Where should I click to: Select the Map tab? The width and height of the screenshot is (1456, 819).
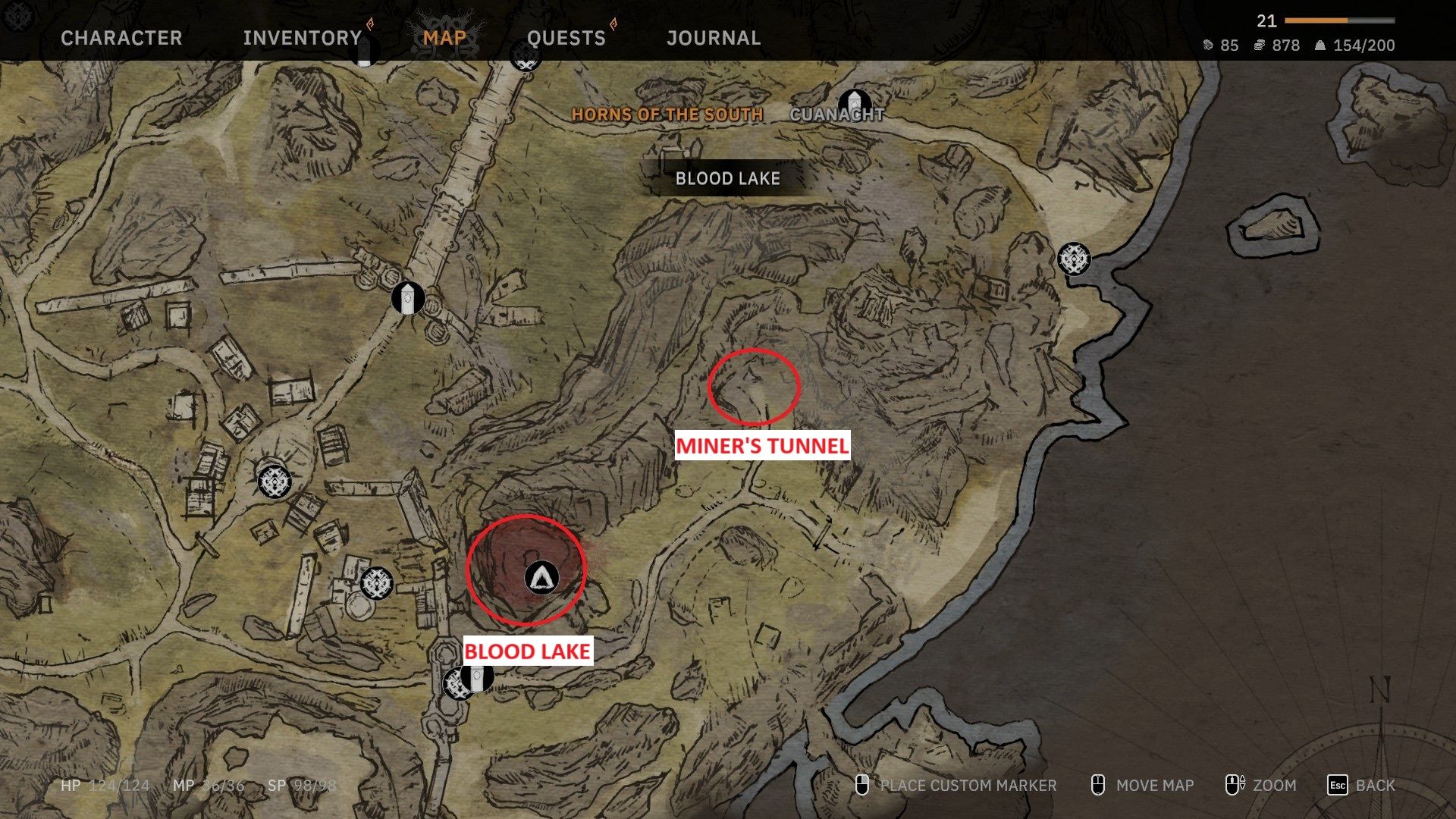(x=444, y=38)
